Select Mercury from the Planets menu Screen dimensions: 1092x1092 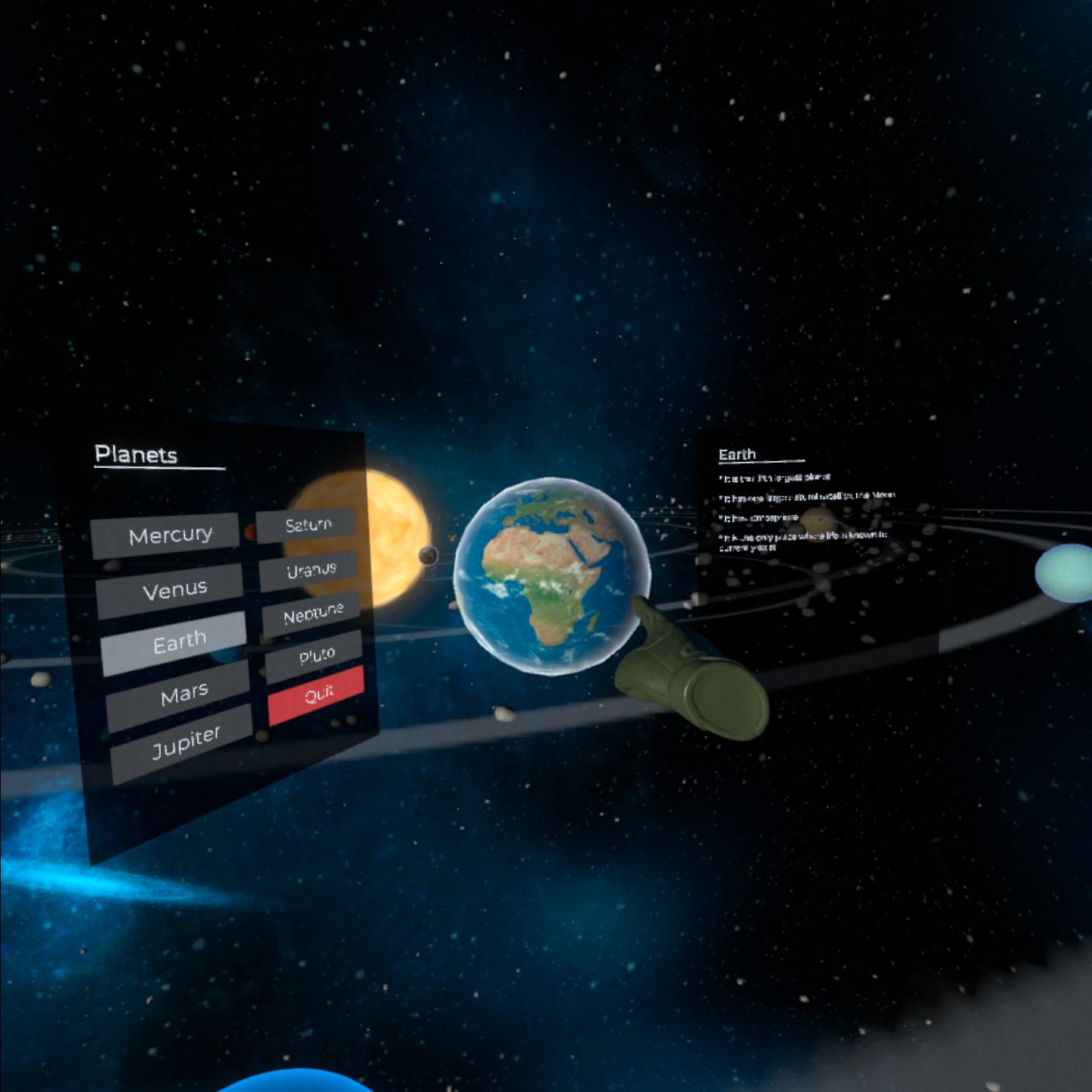[171, 535]
